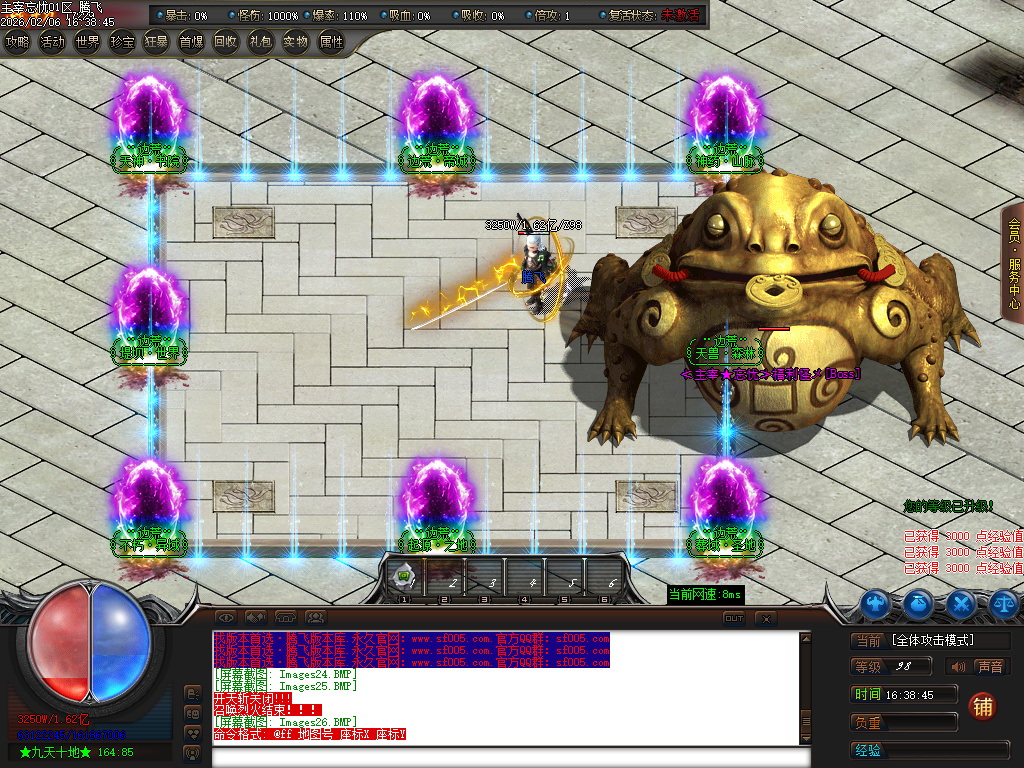Select hotbar slot 1 with the green item
The width and height of the screenshot is (1024, 768).
(x=404, y=577)
